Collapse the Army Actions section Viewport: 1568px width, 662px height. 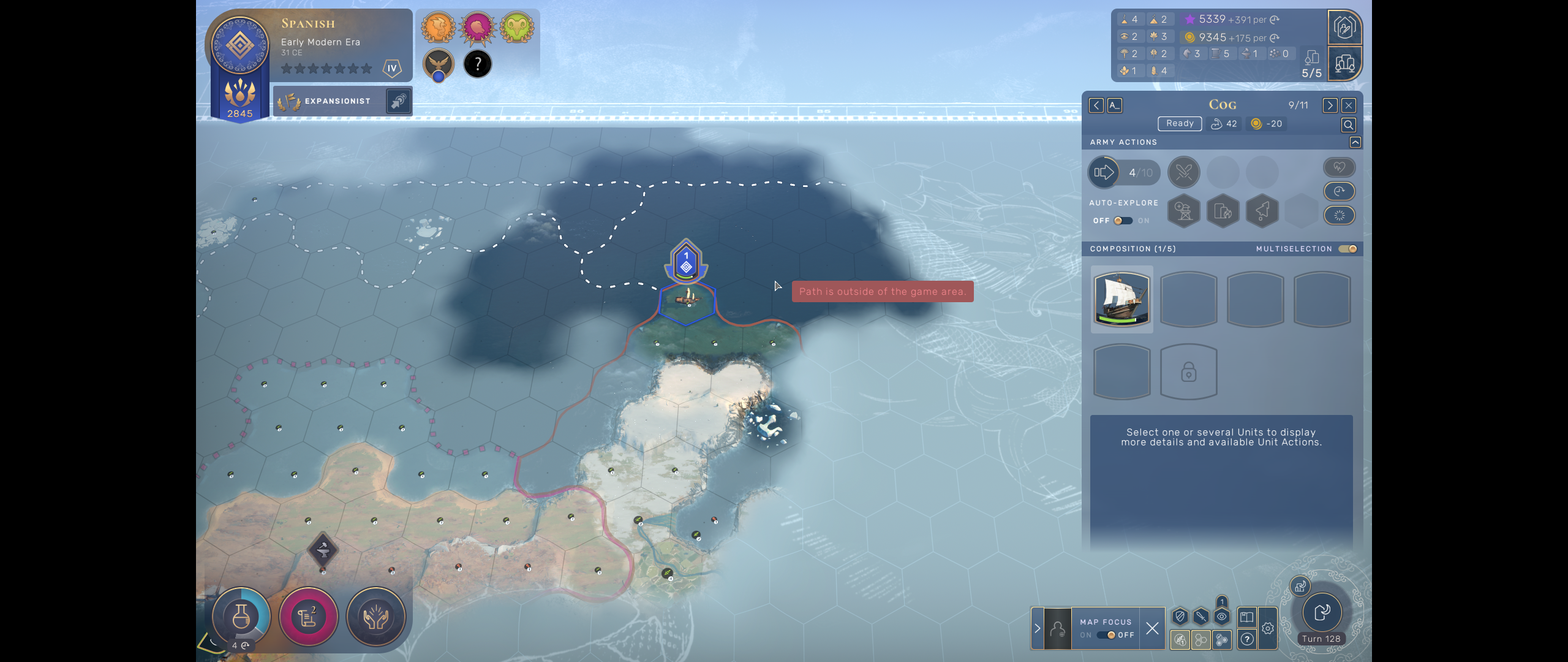tap(1355, 142)
